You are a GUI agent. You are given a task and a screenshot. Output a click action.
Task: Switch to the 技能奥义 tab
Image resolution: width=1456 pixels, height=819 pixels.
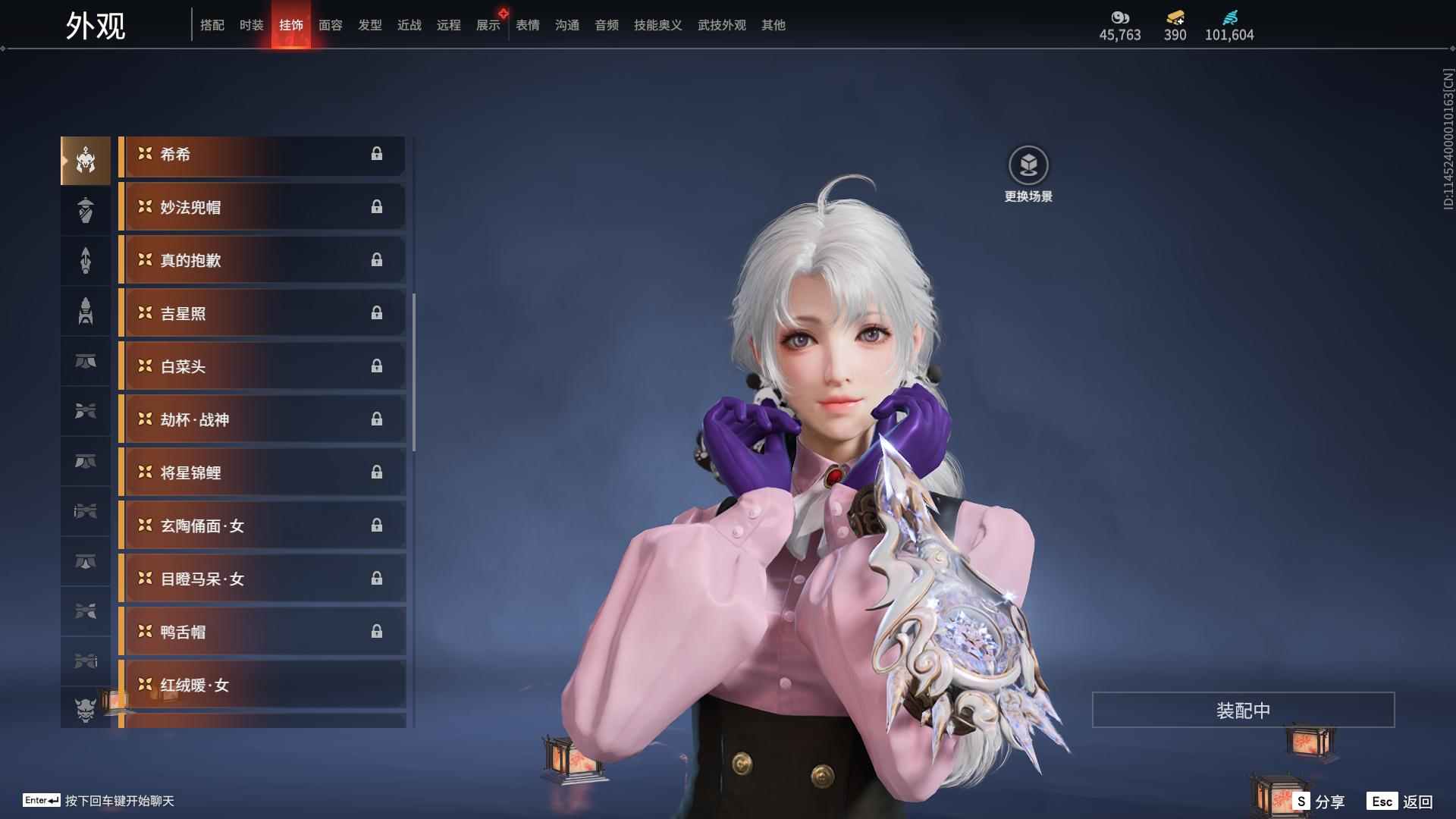pyautogui.click(x=657, y=25)
